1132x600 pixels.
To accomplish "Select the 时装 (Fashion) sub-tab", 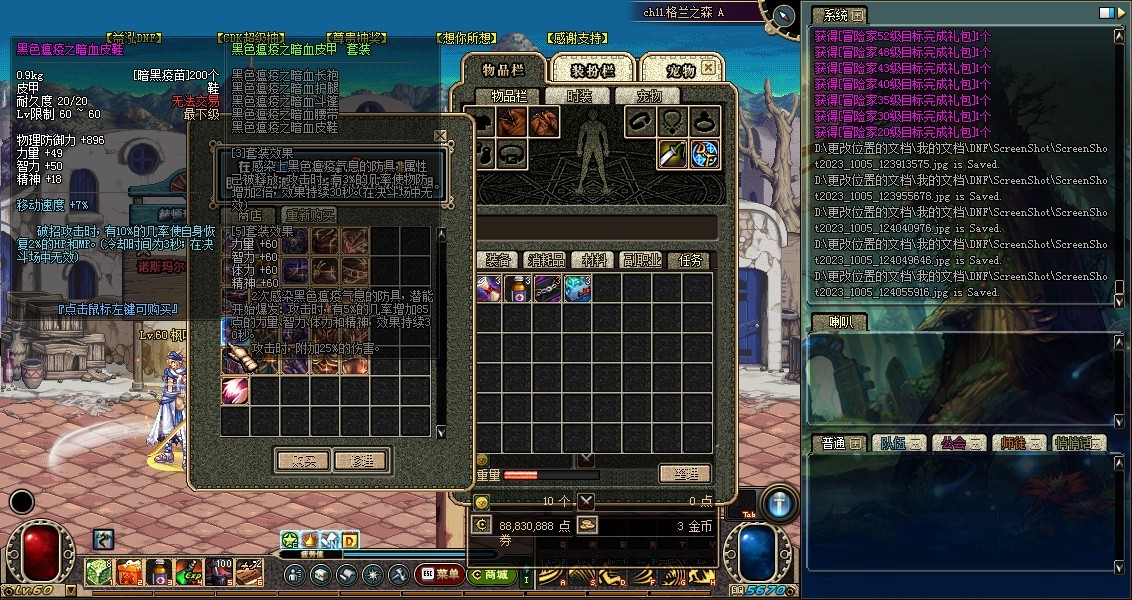I will [x=579, y=96].
